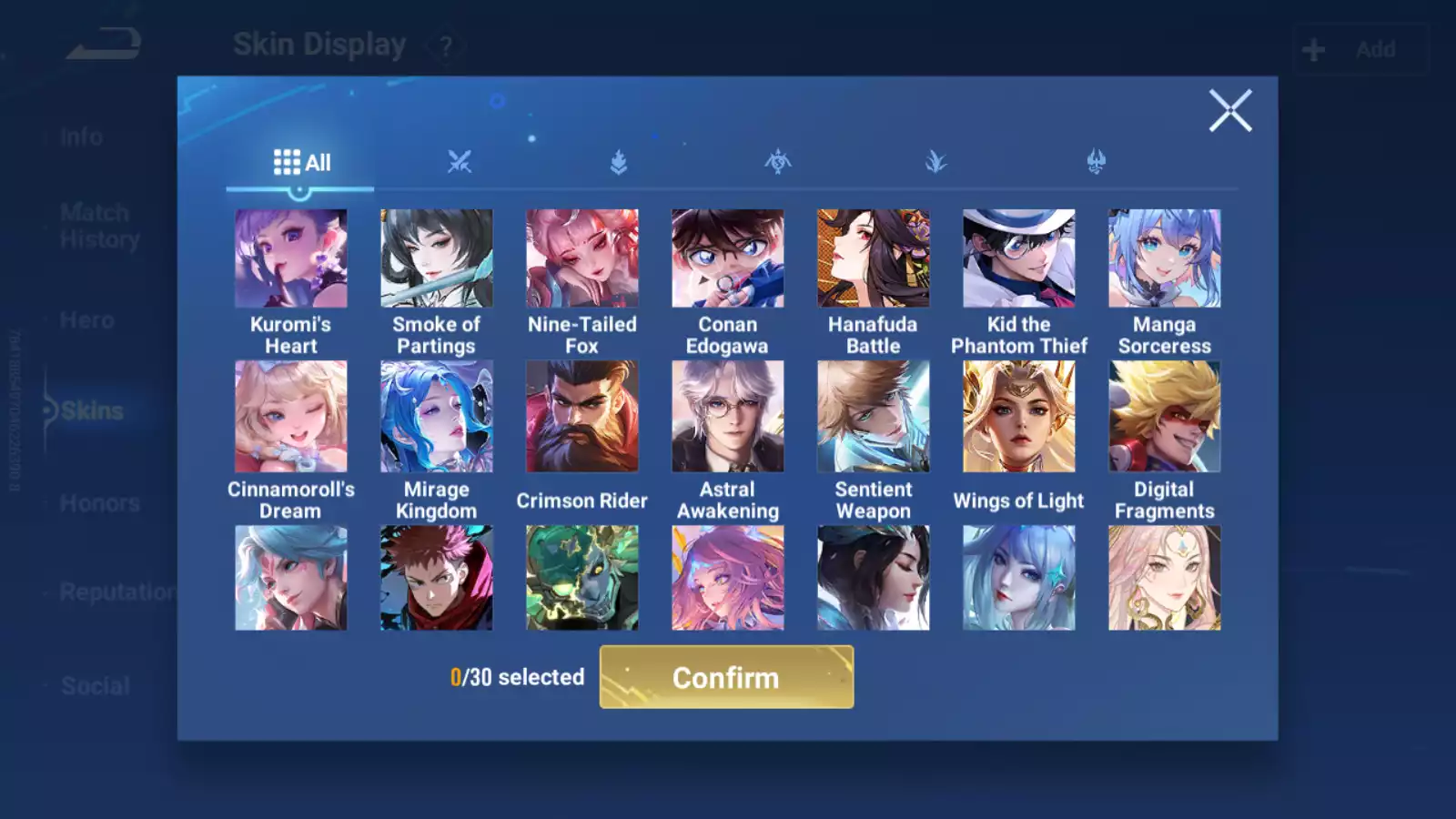This screenshot has height=819, width=1456.
Task: Pick the Astral Awakening skin
Action: point(727,417)
